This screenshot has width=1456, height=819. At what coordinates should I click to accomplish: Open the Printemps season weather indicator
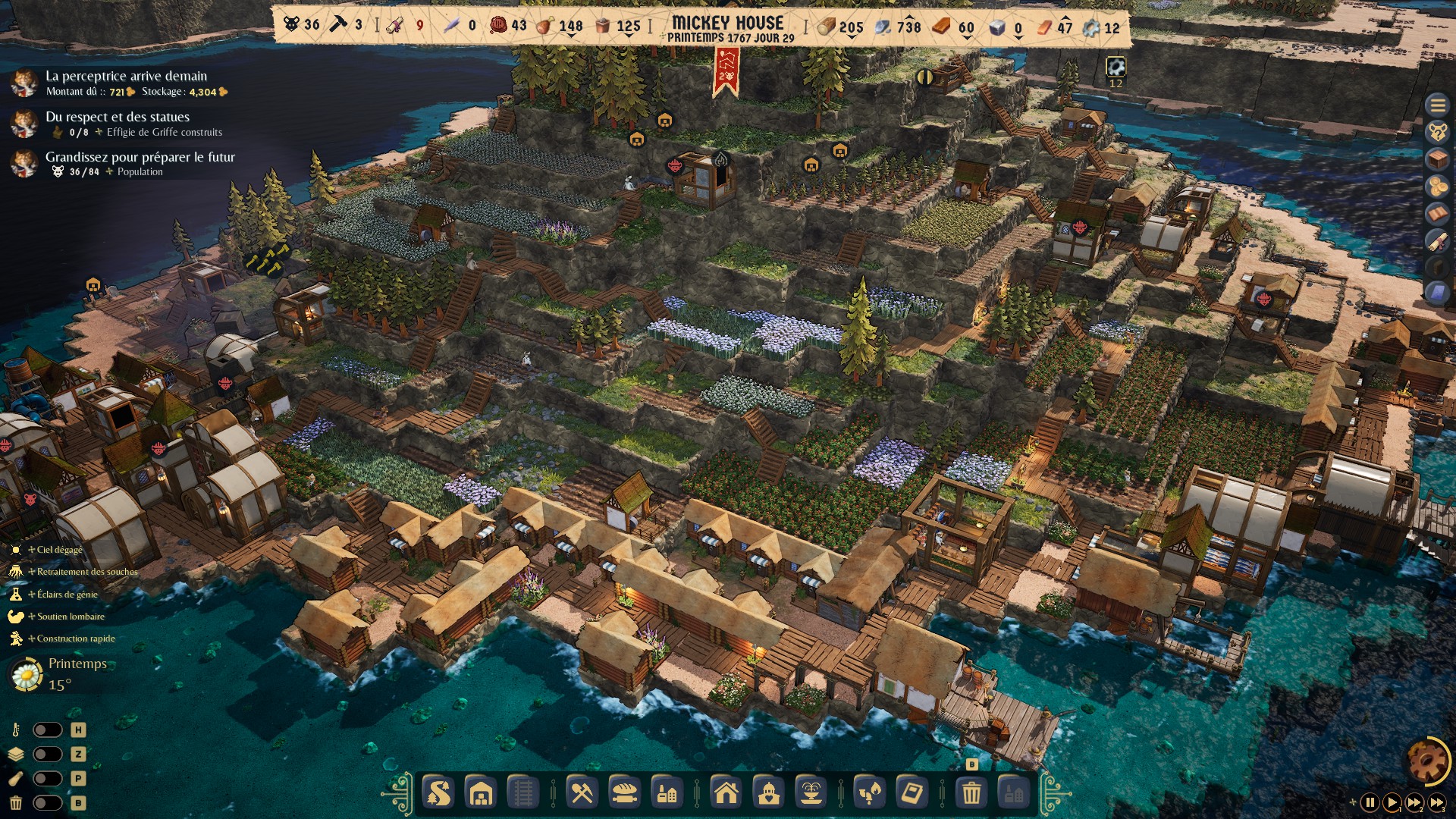pyautogui.click(x=61, y=673)
